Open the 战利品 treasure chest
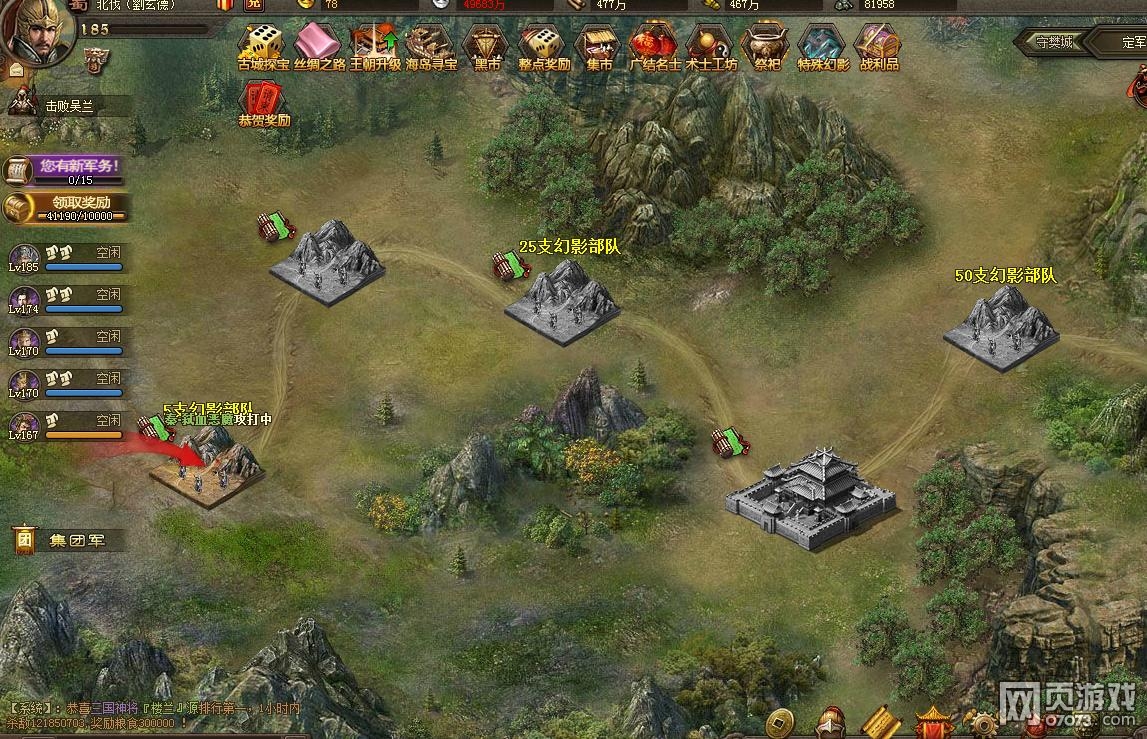The image size is (1147, 739). pyautogui.click(x=878, y=45)
